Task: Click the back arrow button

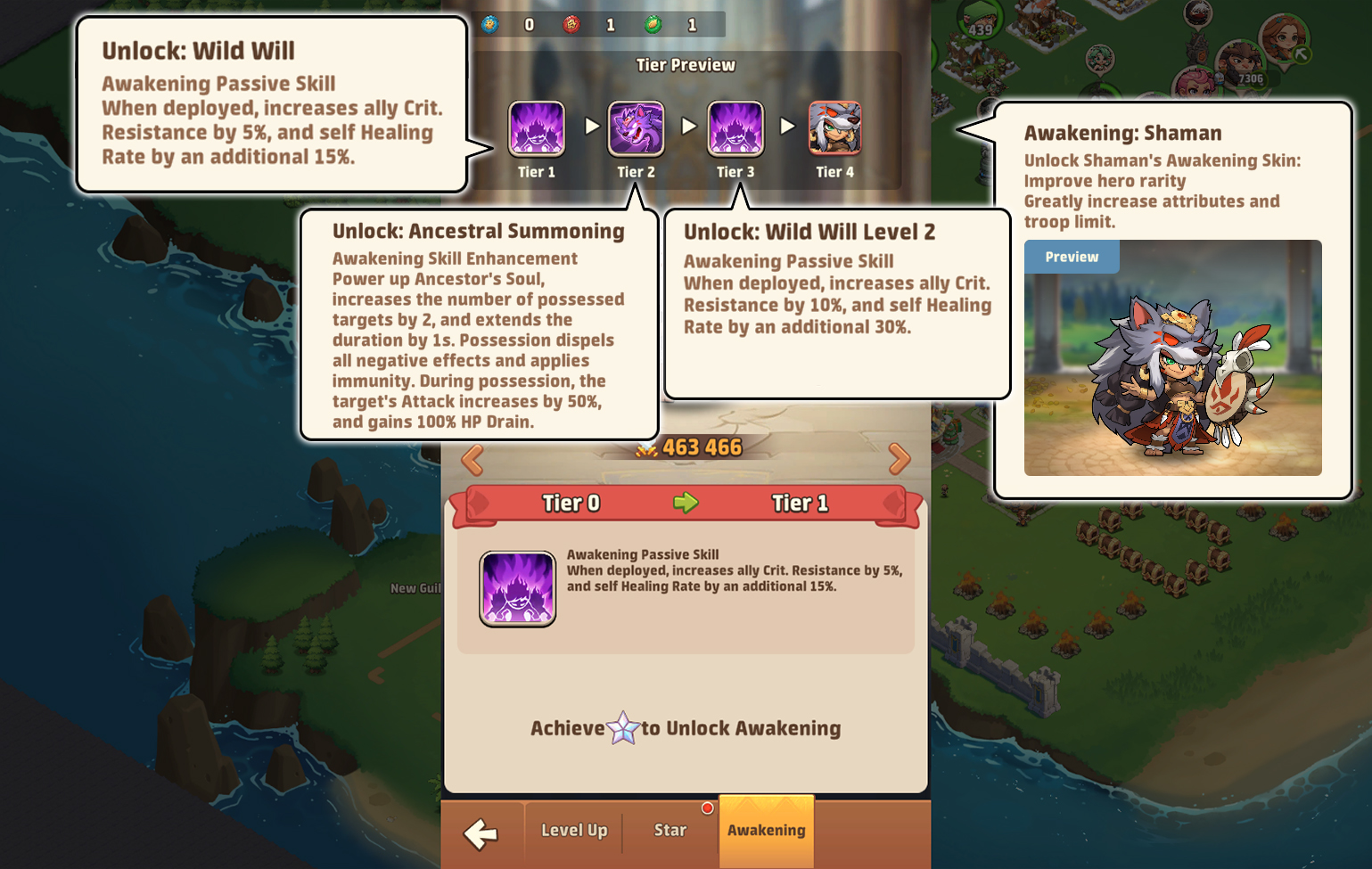Action: (480, 832)
